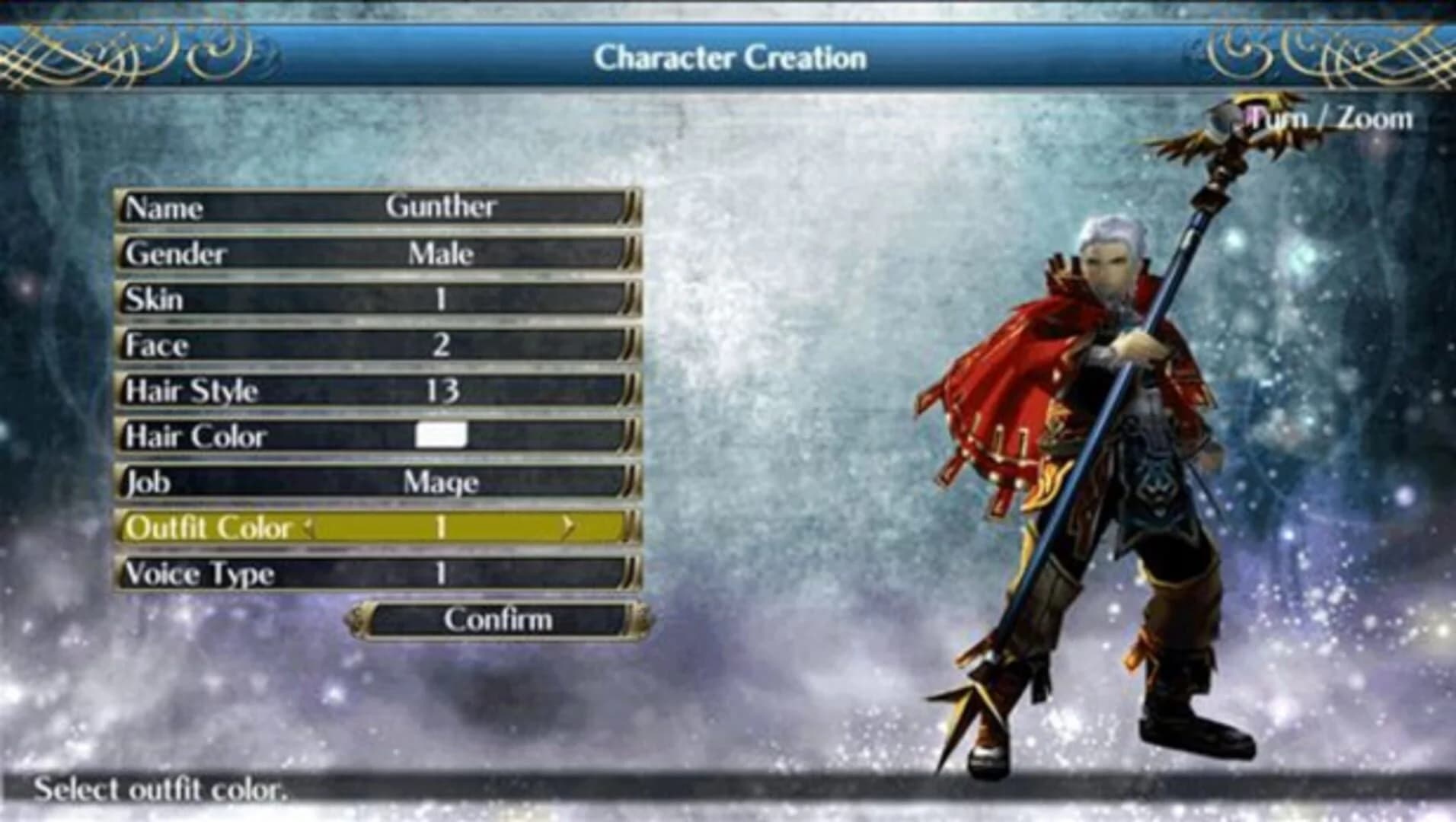
Task: Select the character name Gunther value
Action: pyautogui.click(x=444, y=205)
